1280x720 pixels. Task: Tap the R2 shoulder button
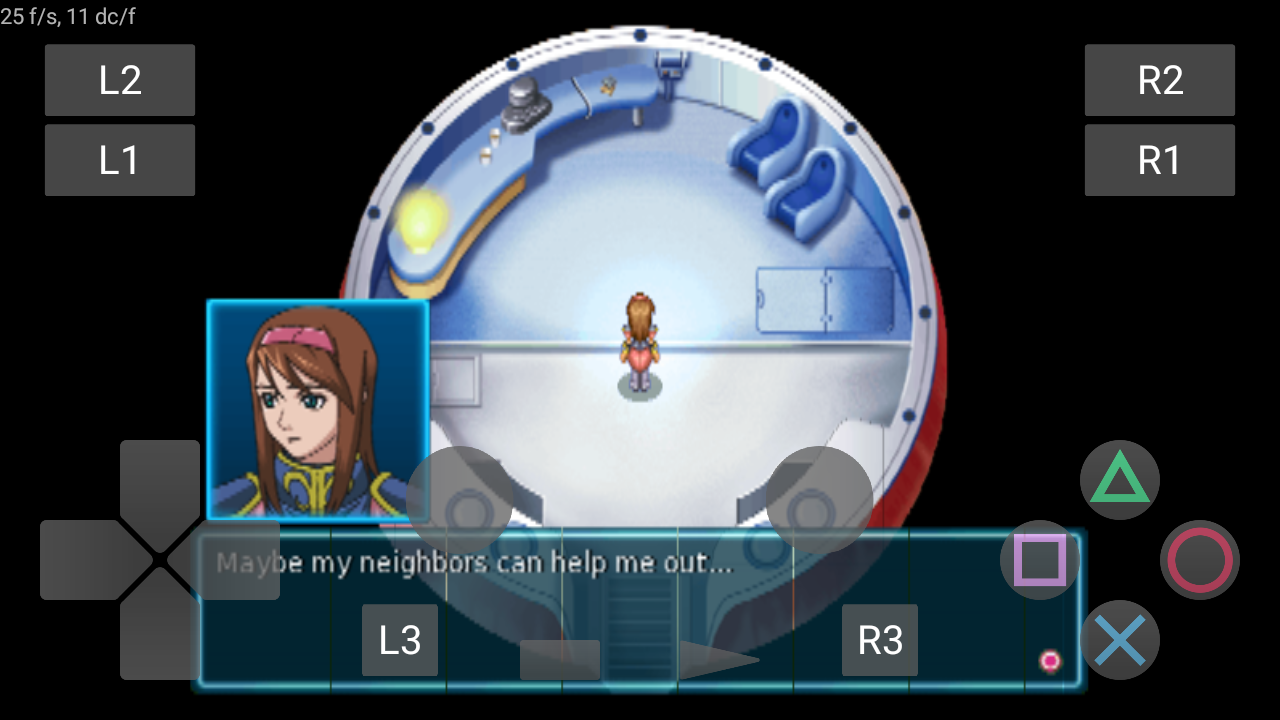(x=1160, y=80)
